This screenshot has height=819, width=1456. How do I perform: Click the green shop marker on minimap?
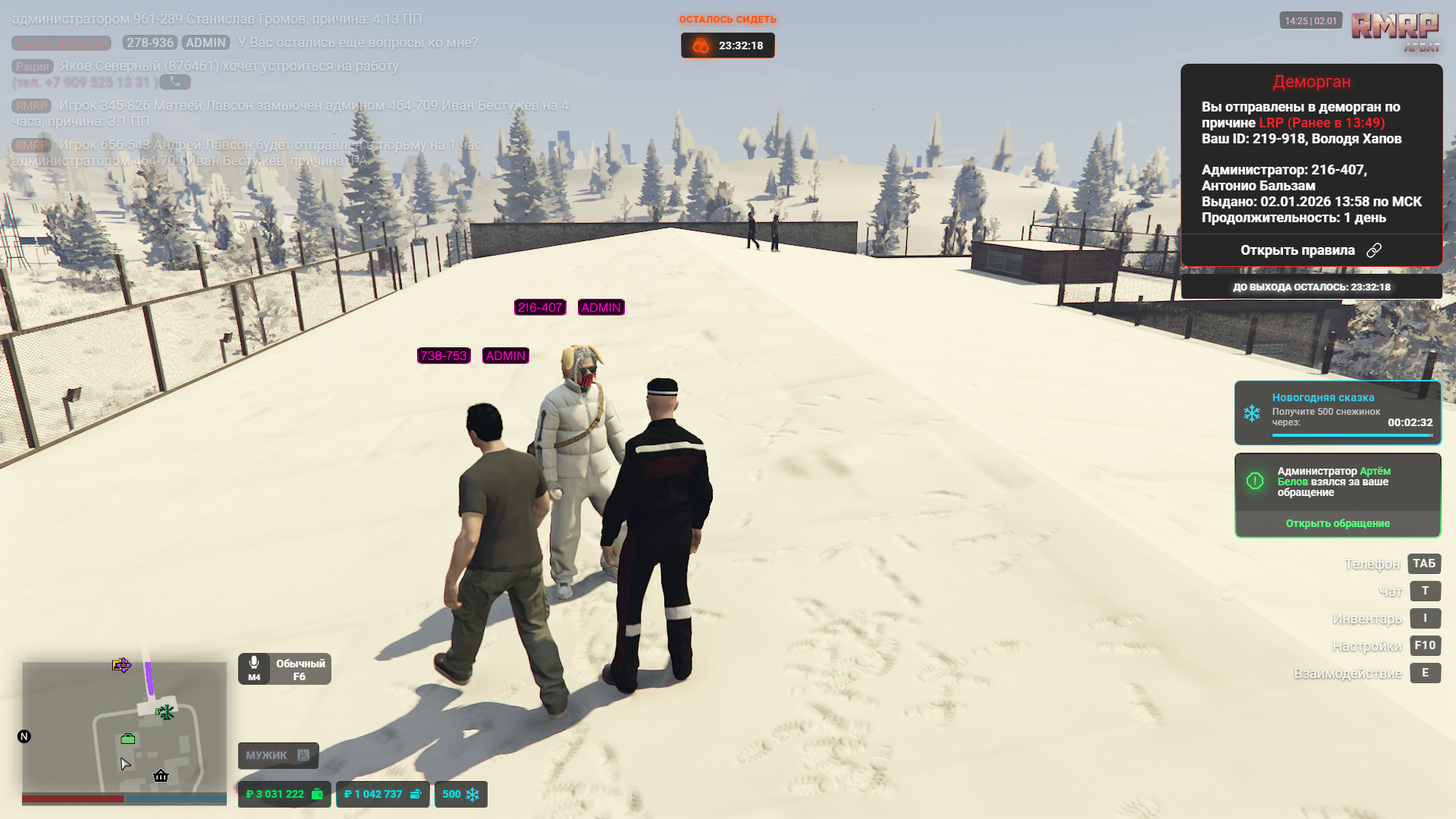pyautogui.click(x=127, y=739)
